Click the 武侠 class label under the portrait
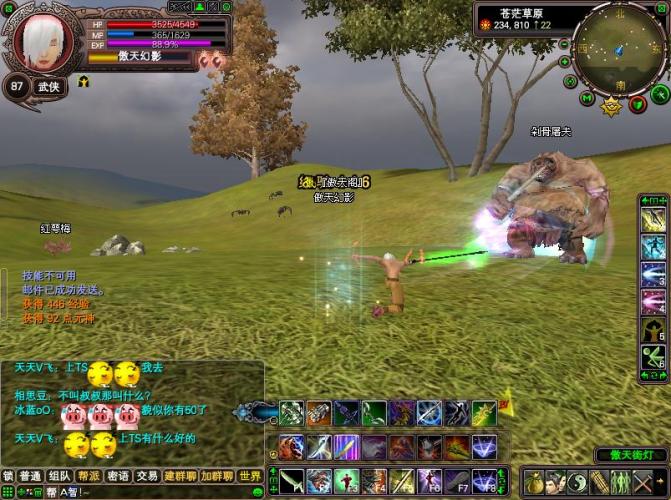671x500 pixels. click(49, 87)
